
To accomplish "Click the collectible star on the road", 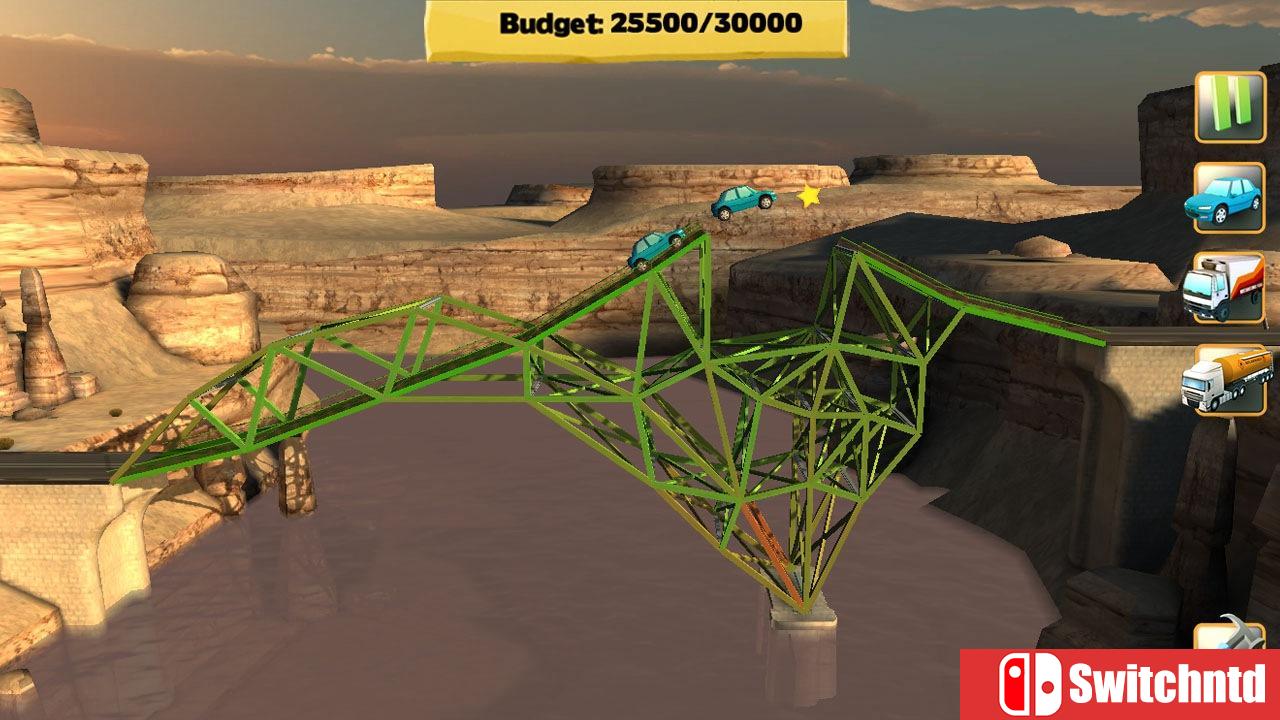I will [x=807, y=196].
